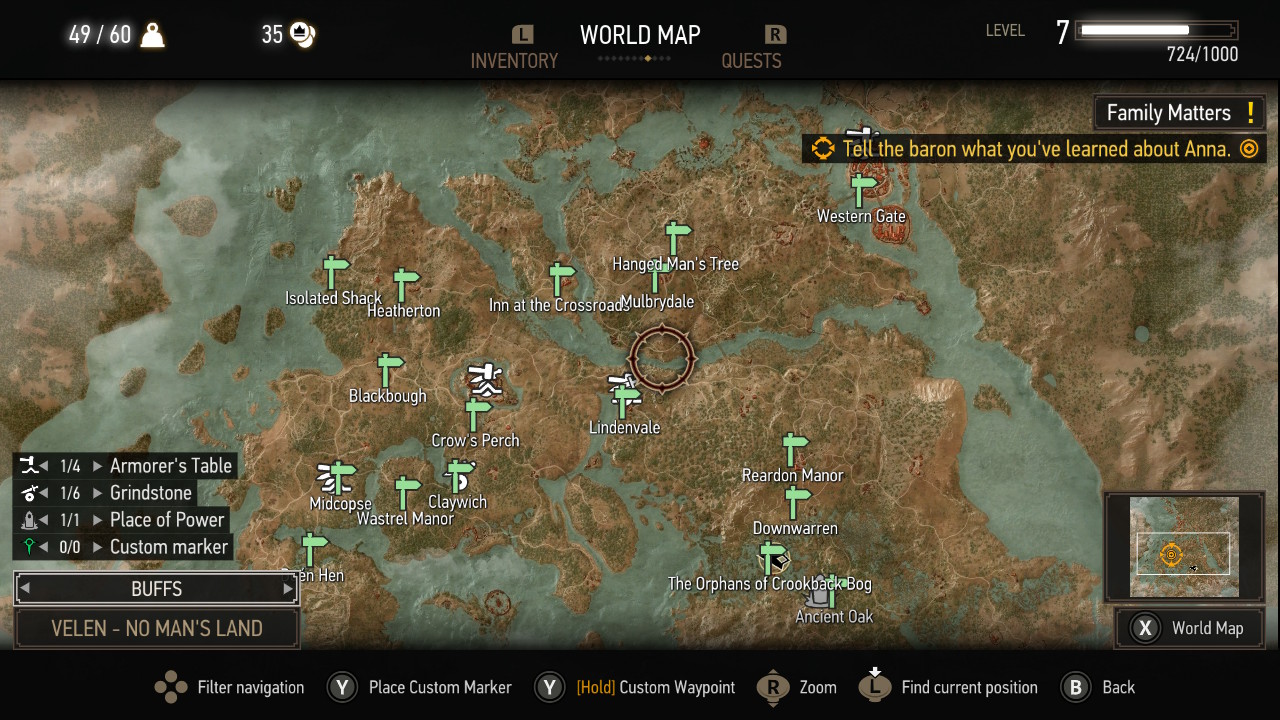Open the Quests tab
The image size is (1280, 720).
click(751, 60)
